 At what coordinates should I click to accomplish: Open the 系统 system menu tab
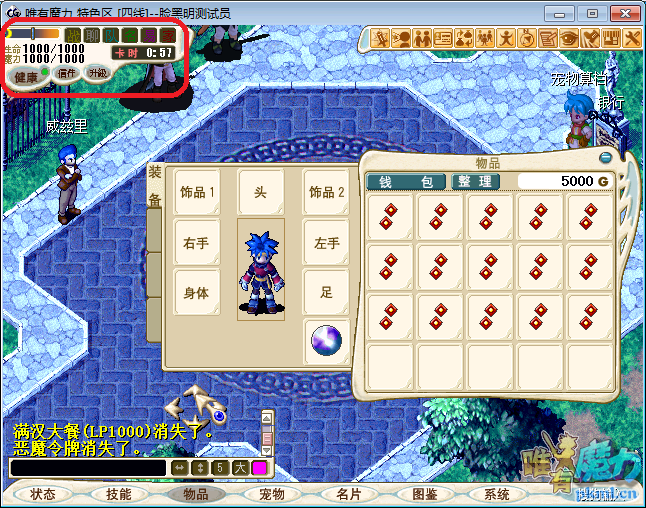click(x=497, y=494)
